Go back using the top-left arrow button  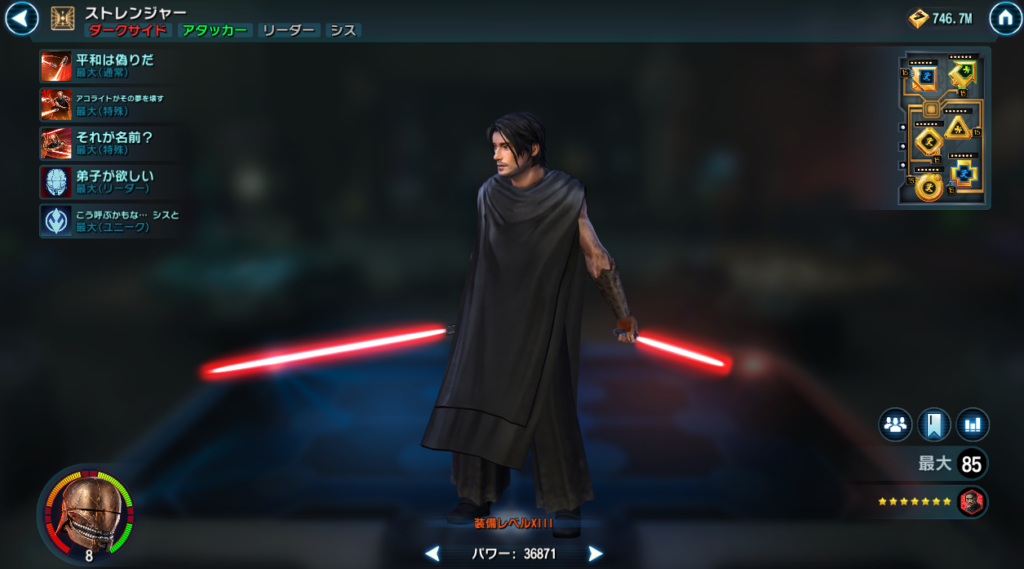(22, 18)
